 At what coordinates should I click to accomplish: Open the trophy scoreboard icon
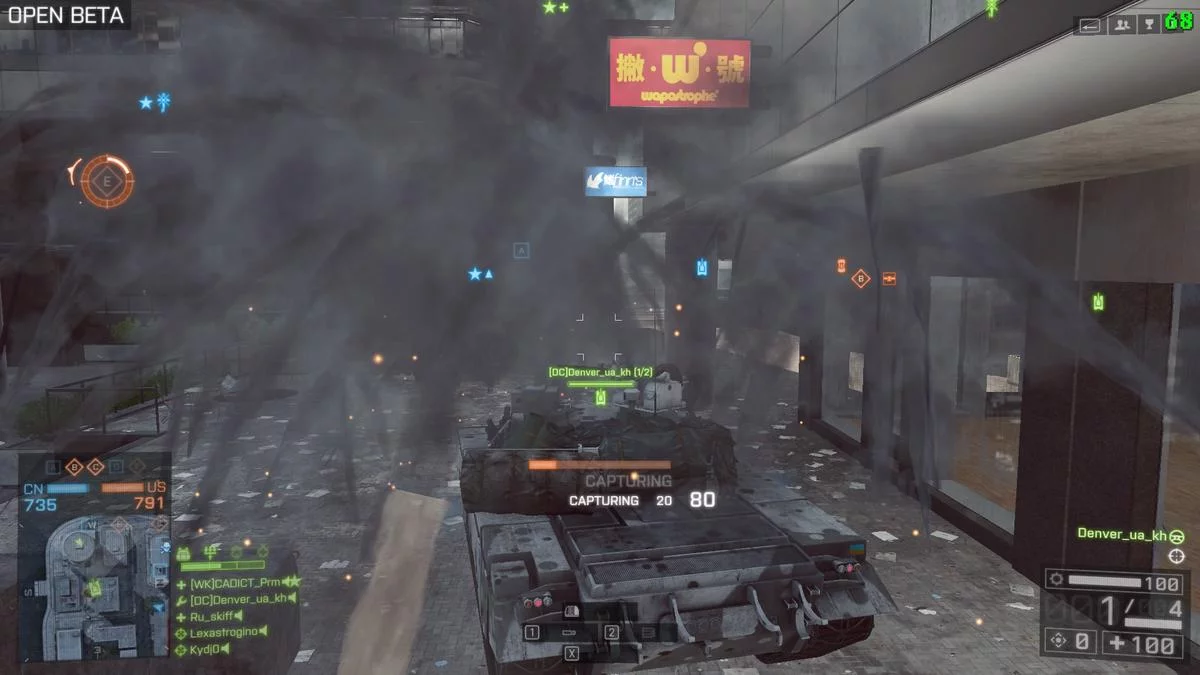pyautogui.click(x=1150, y=25)
